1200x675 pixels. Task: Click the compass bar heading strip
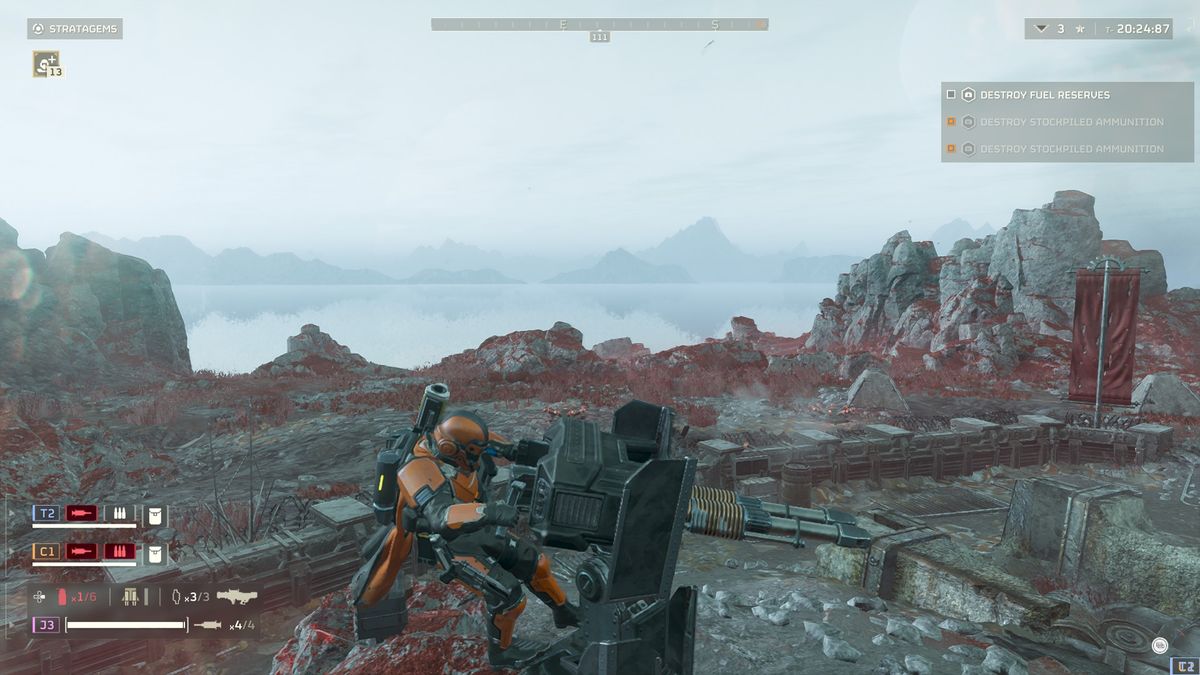tap(599, 24)
